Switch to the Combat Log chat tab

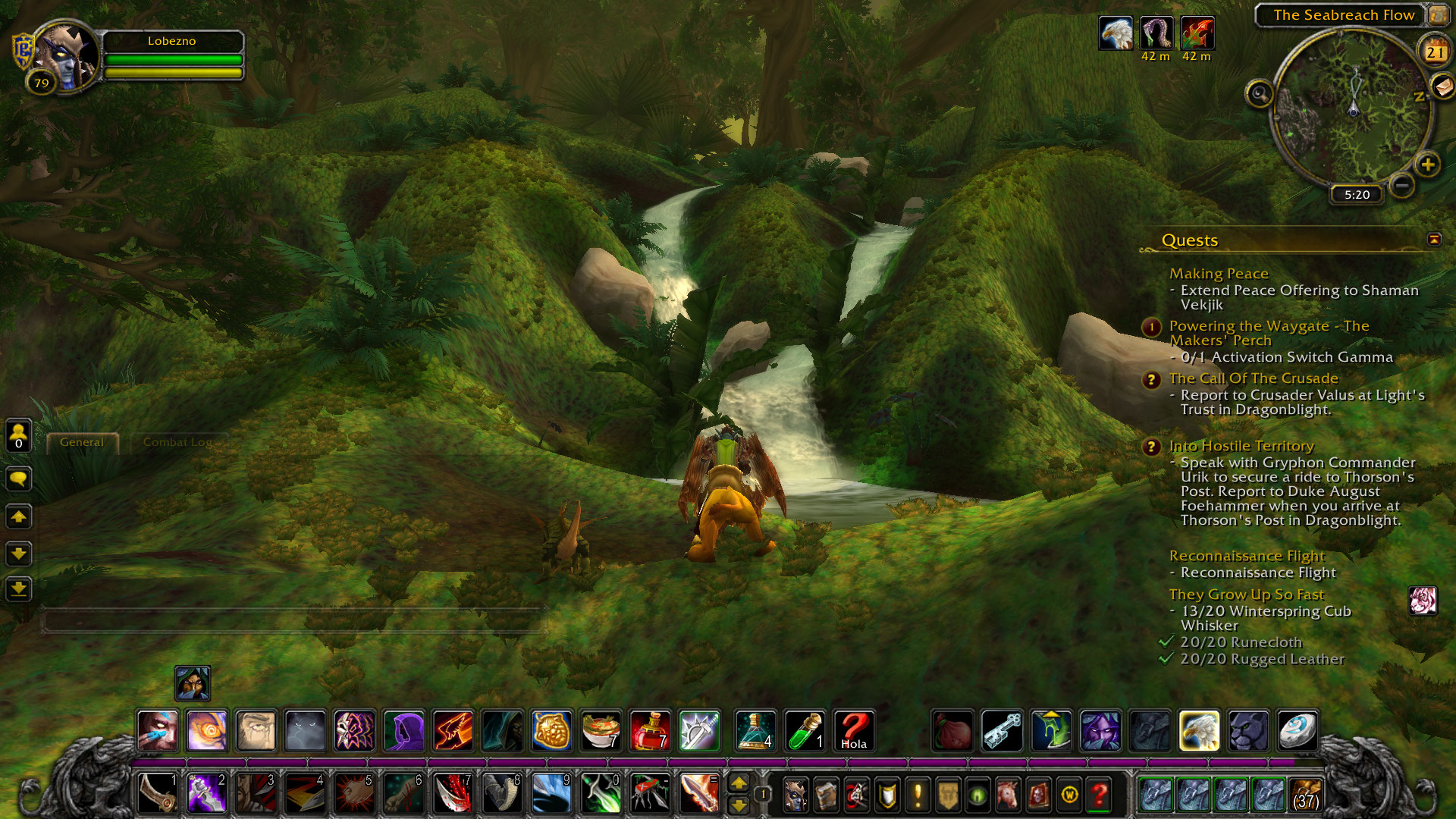tap(177, 442)
